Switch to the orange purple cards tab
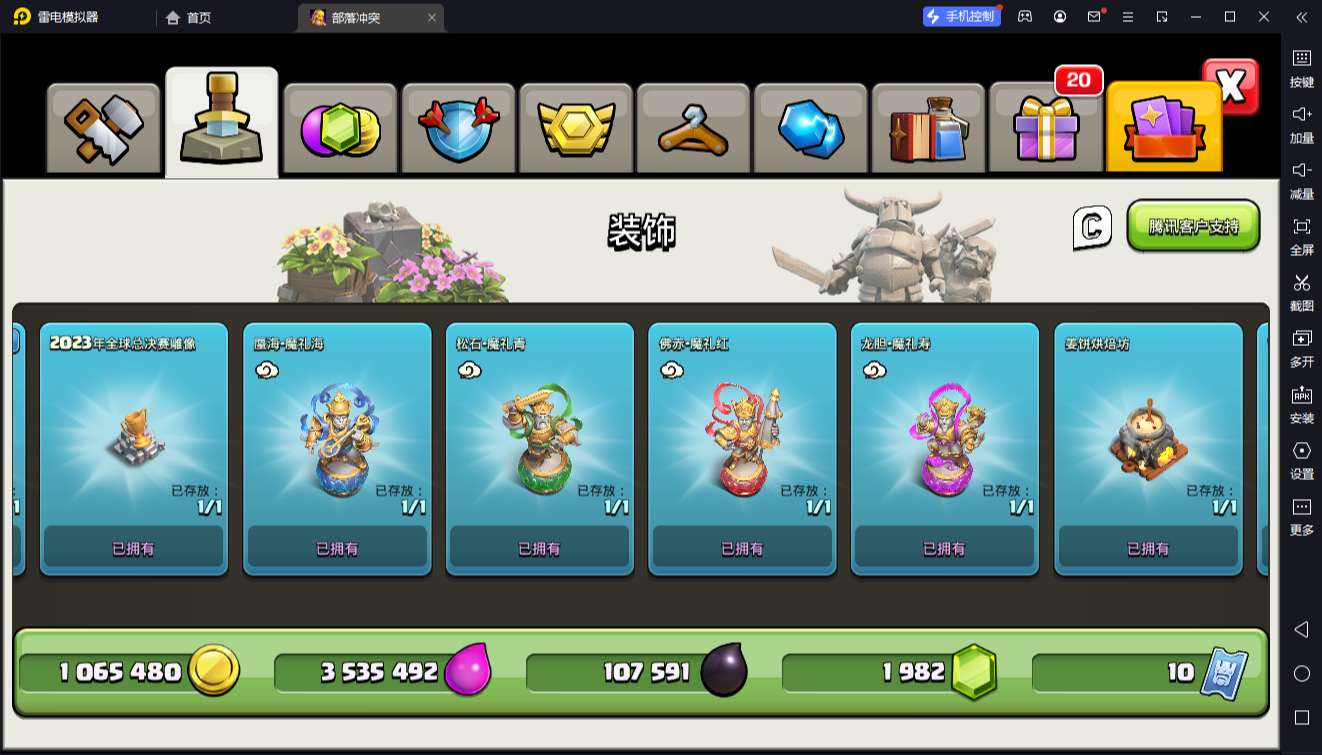 pos(1163,129)
